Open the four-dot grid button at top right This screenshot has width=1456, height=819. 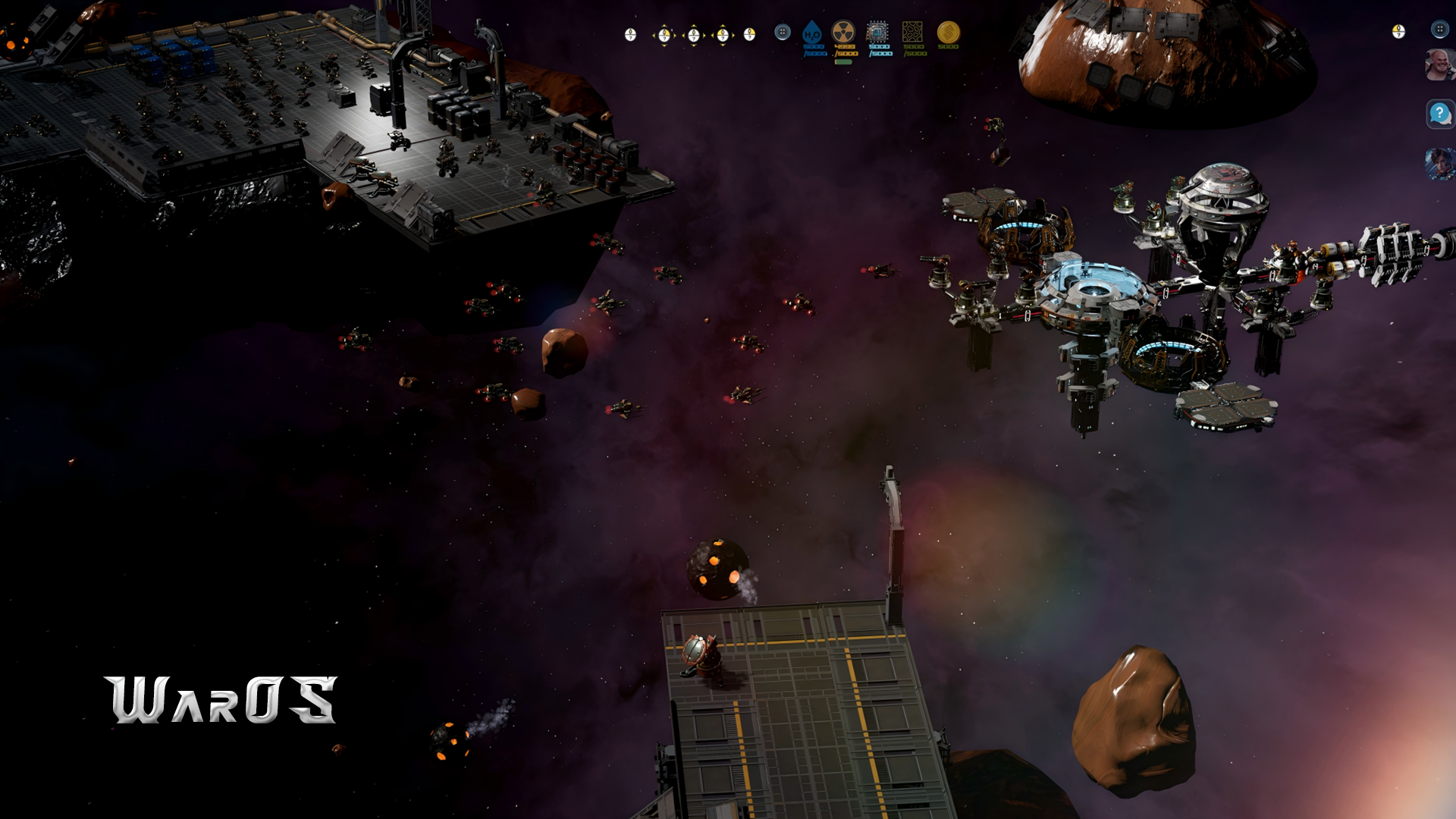1440,30
